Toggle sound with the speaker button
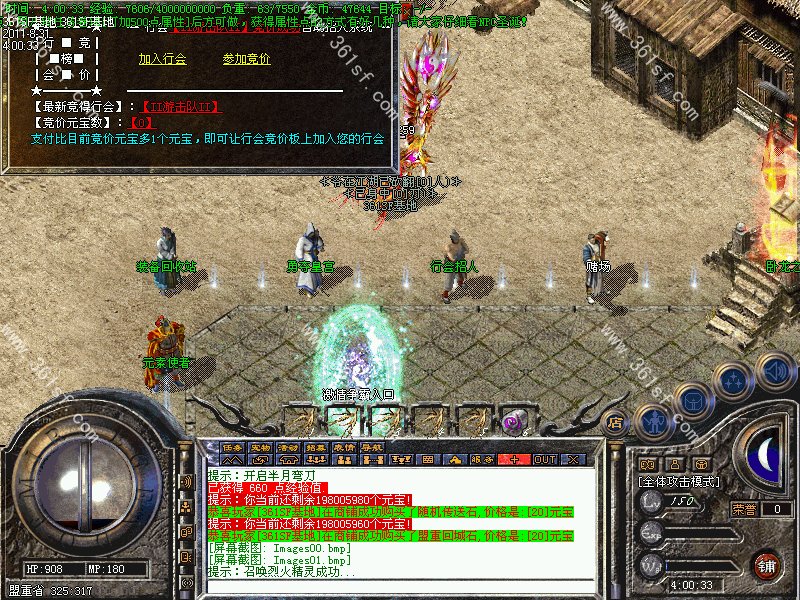Screen dimensions: 800x600 coord(775,371)
